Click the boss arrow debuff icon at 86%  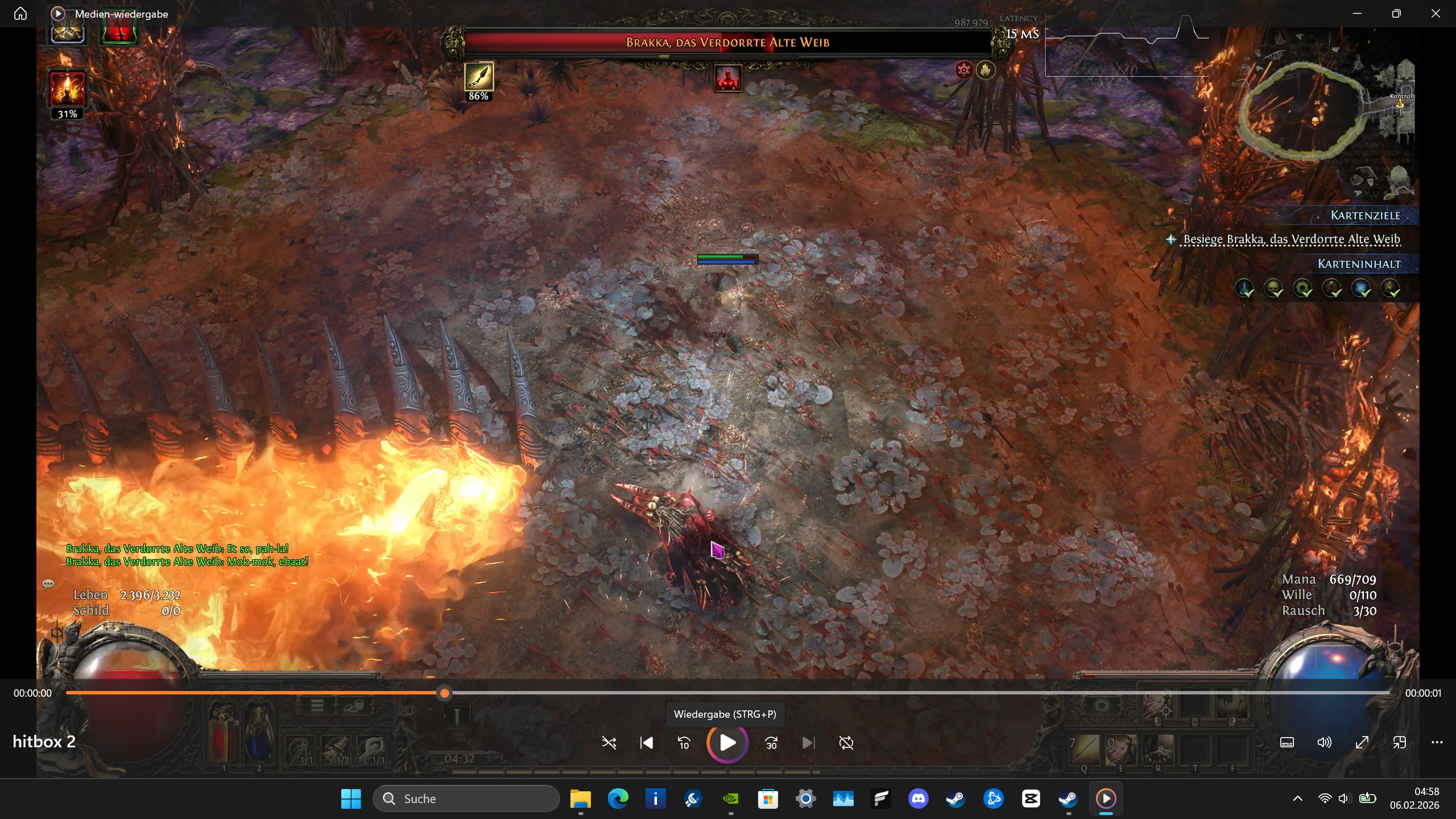pyautogui.click(x=478, y=77)
